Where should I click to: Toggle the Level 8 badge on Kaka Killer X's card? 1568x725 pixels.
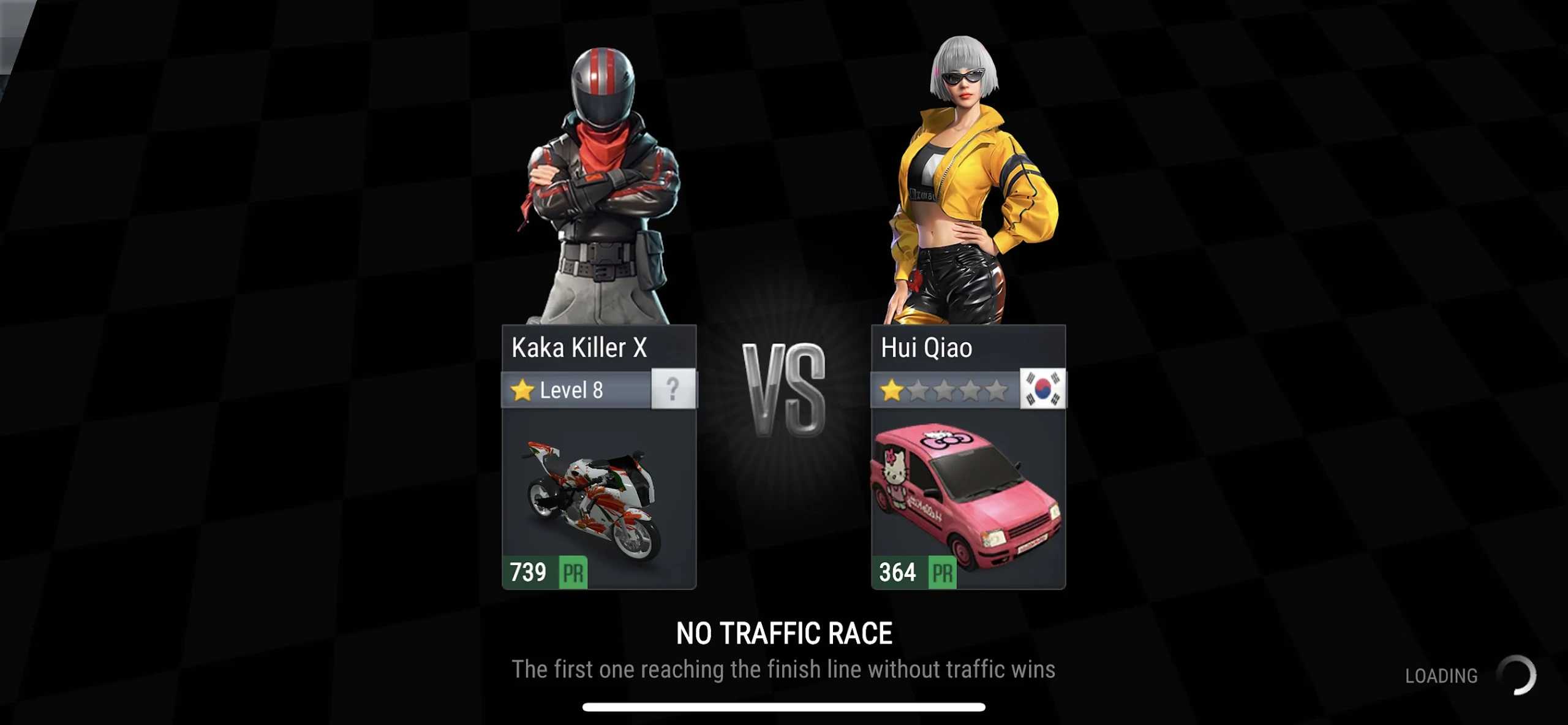[x=576, y=389]
